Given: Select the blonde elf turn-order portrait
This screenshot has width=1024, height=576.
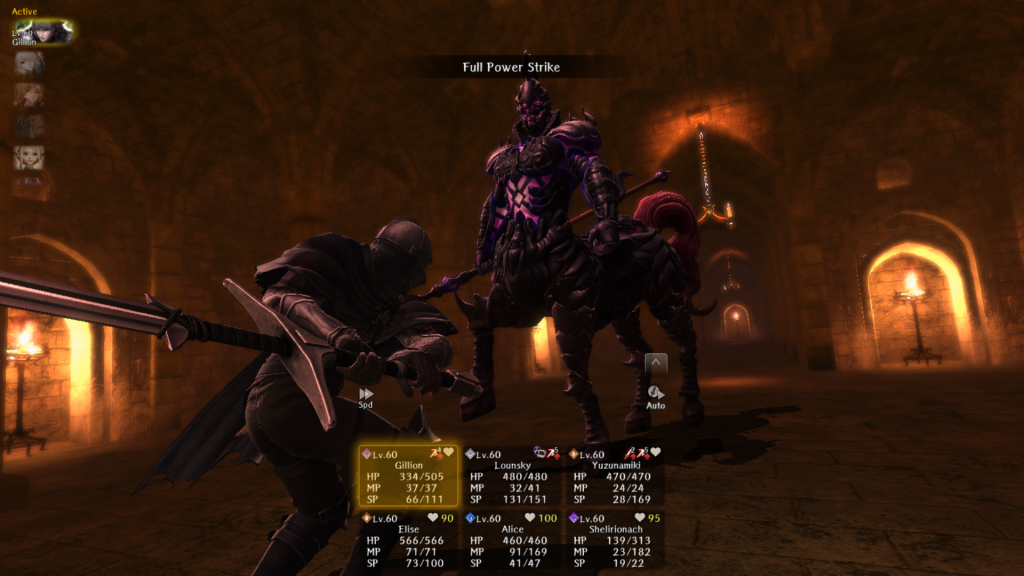Looking at the screenshot, I should (29, 157).
